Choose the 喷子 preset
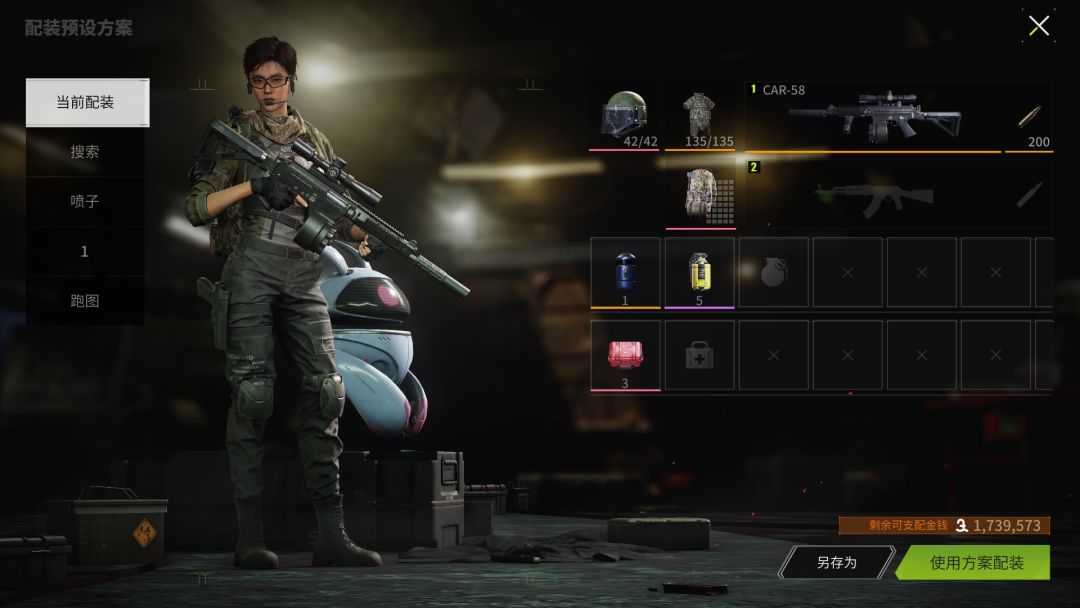 click(x=85, y=201)
